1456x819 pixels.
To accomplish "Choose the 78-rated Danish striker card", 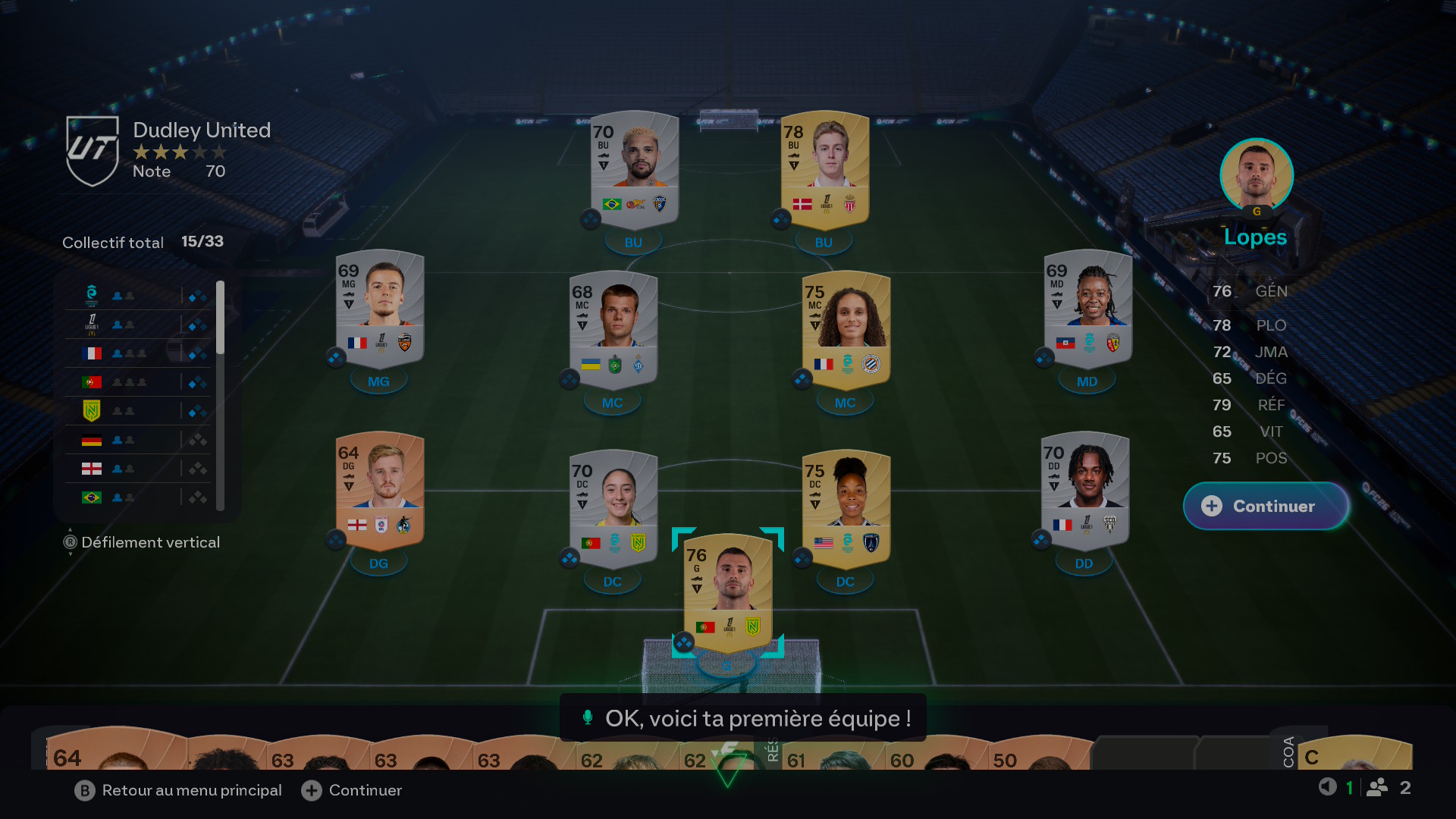I will 824,169.
